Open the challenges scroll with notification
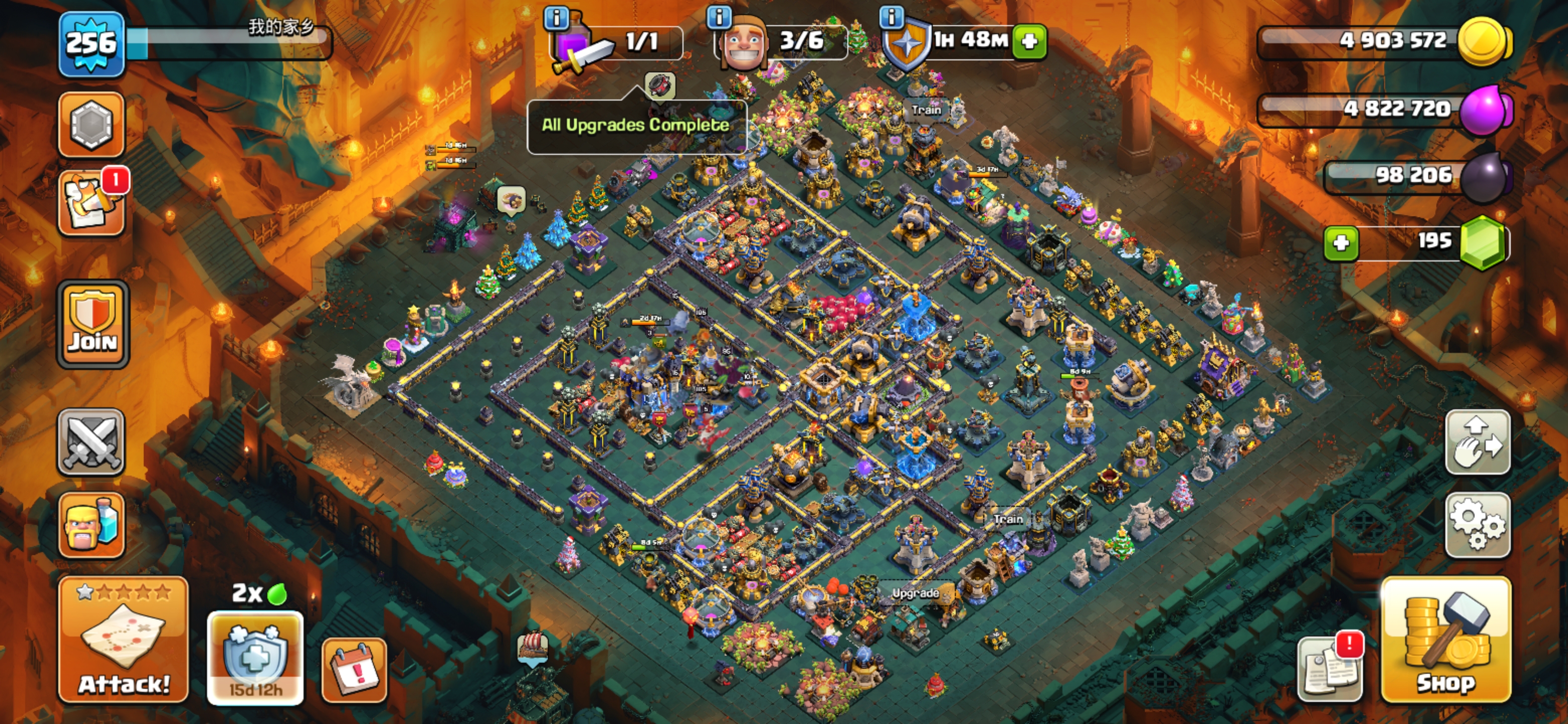The height and width of the screenshot is (724, 1568). [x=91, y=203]
